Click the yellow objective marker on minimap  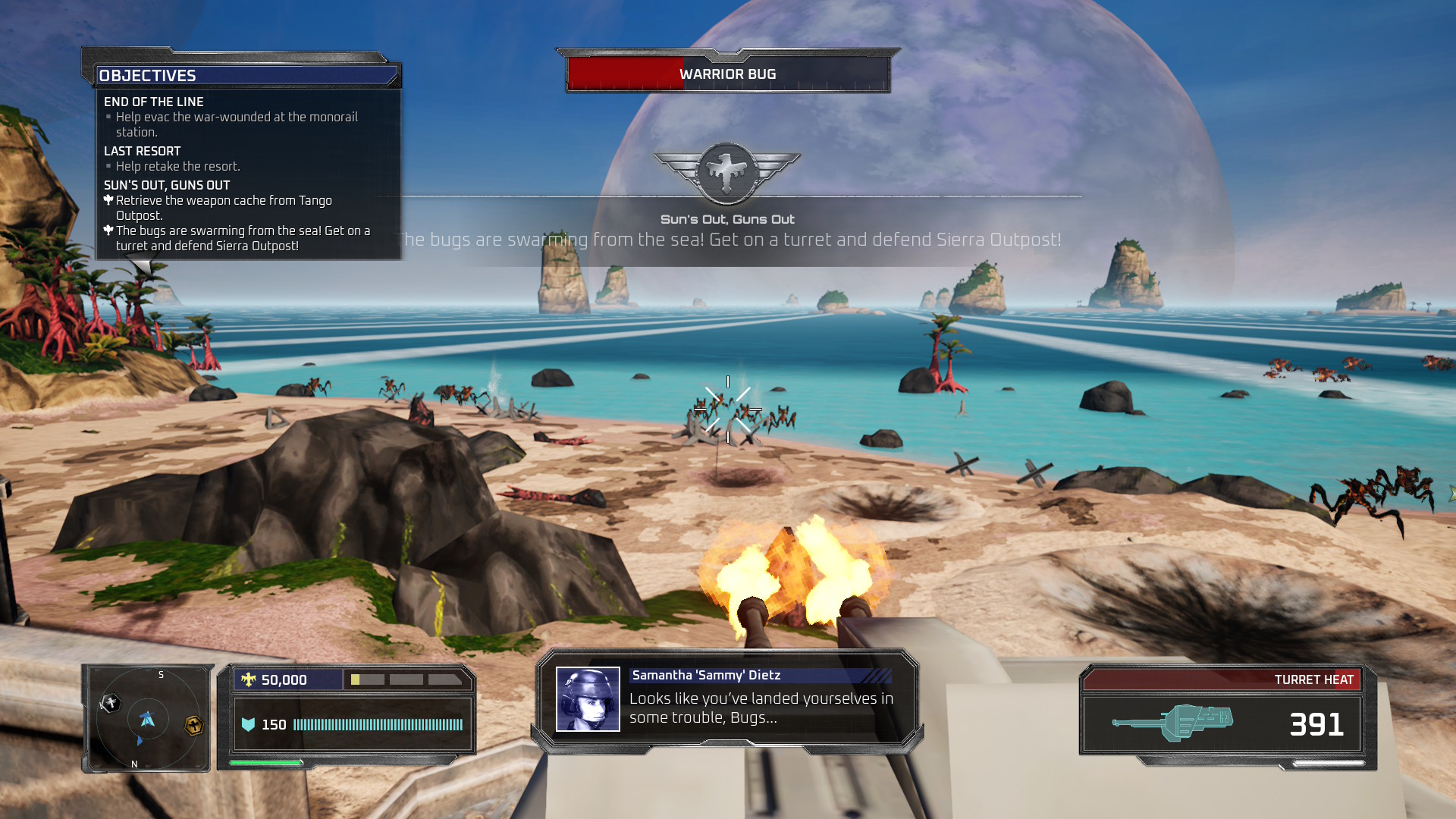point(194,726)
